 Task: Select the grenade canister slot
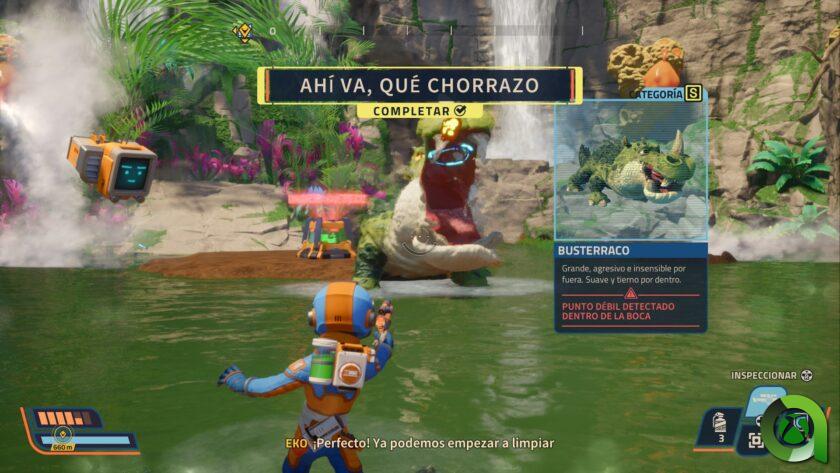coord(719,425)
